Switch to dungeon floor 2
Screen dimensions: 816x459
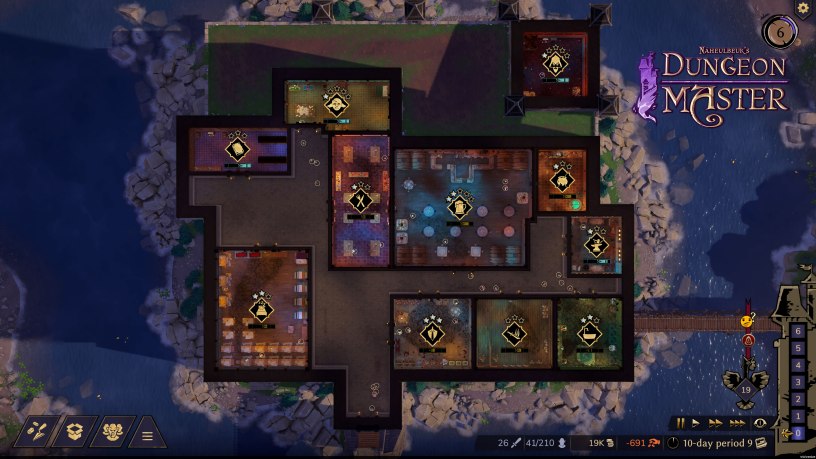click(x=797, y=399)
